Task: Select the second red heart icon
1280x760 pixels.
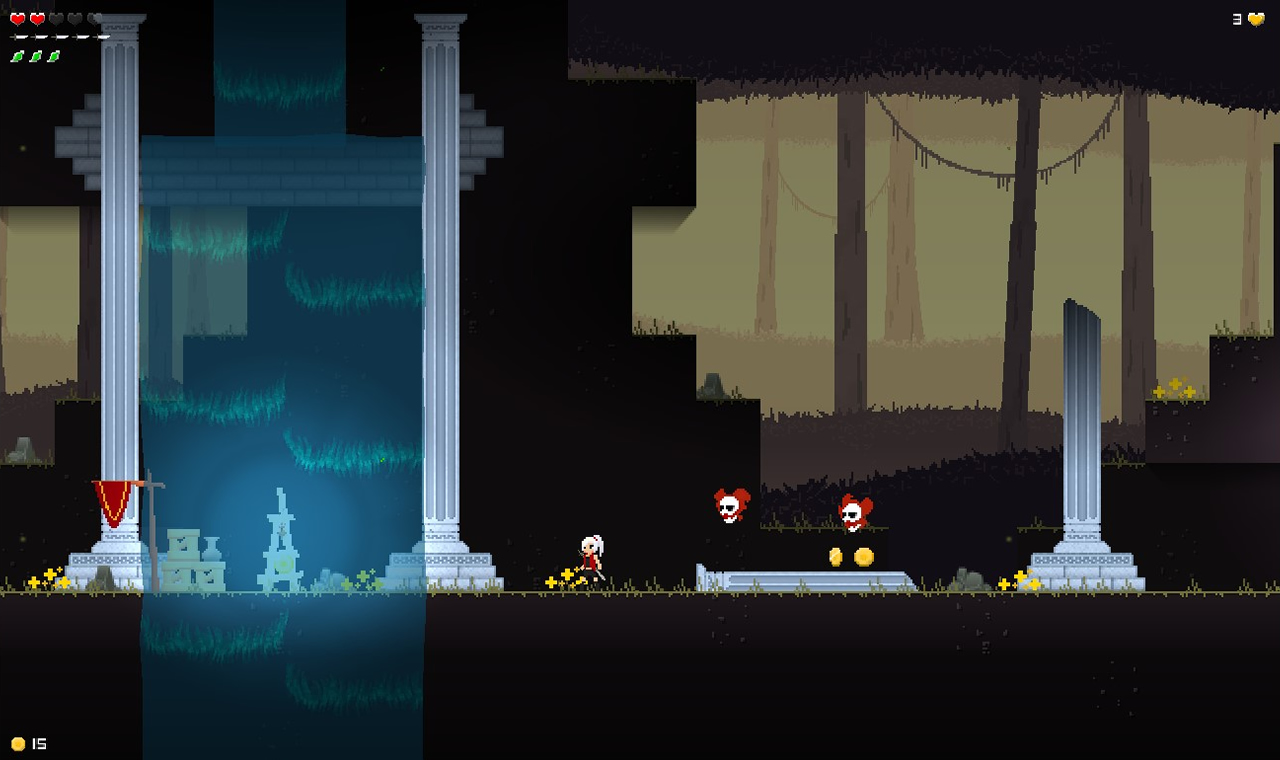Action: click(x=37, y=18)
